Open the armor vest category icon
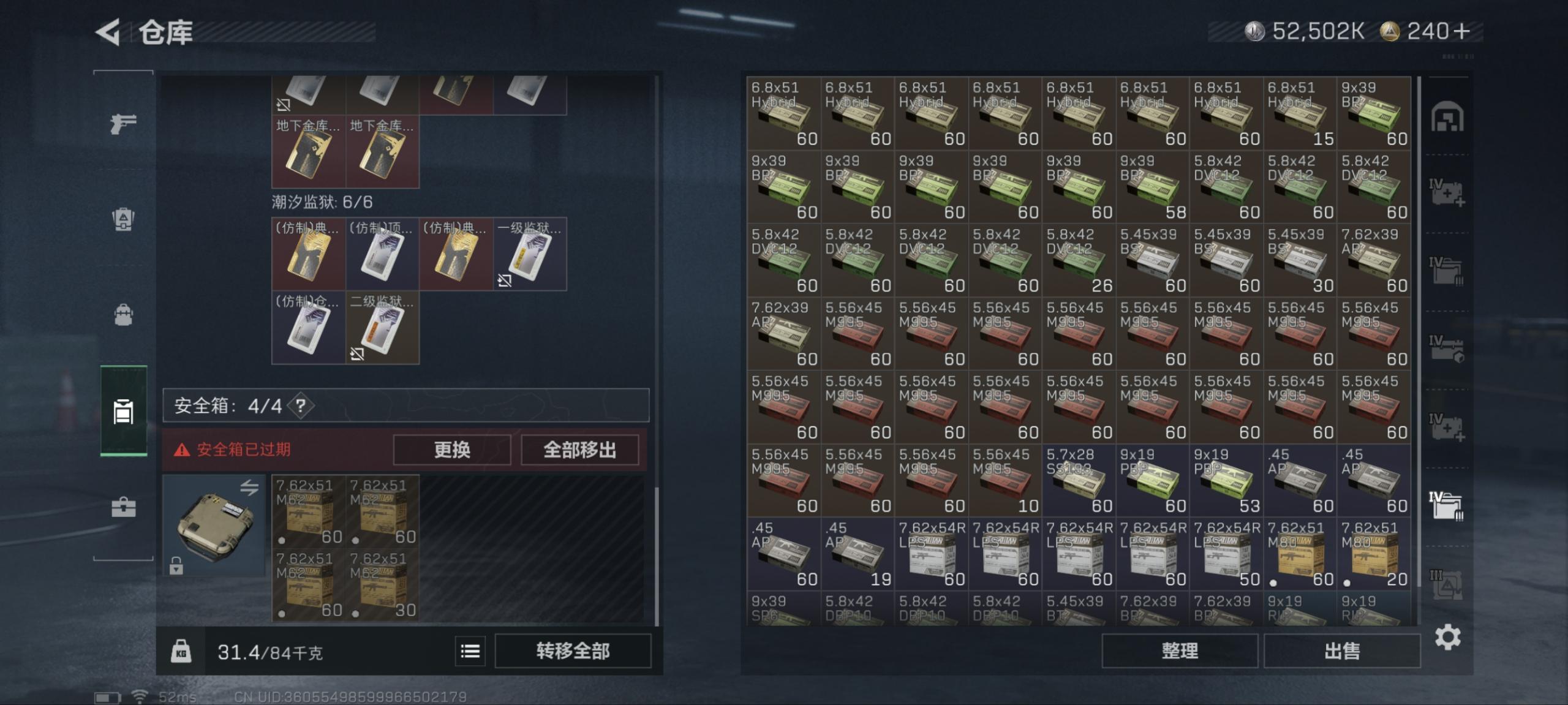 pos(123,221)
